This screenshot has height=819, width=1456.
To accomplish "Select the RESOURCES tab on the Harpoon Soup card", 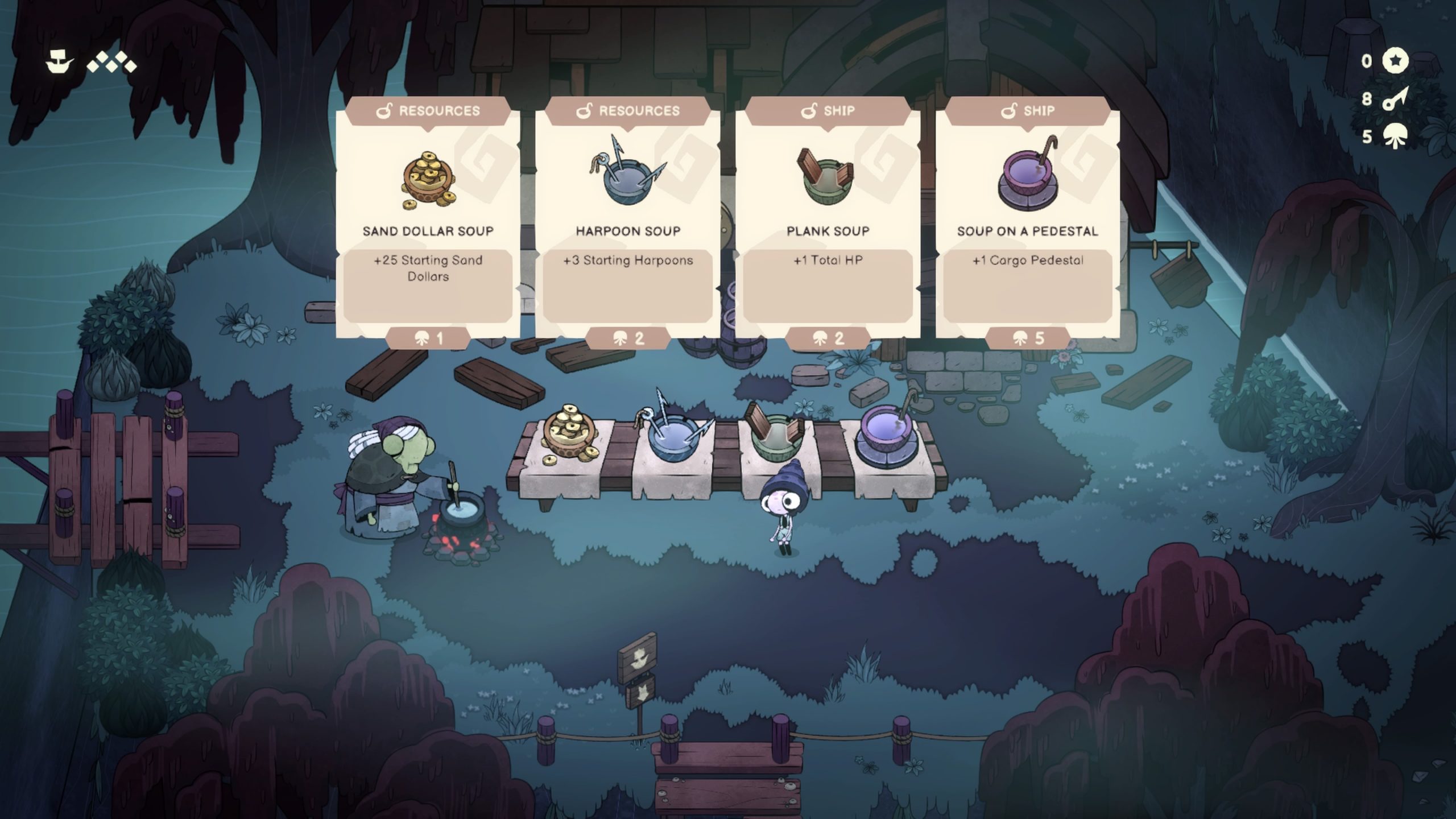I will click(x=630, y=111).
